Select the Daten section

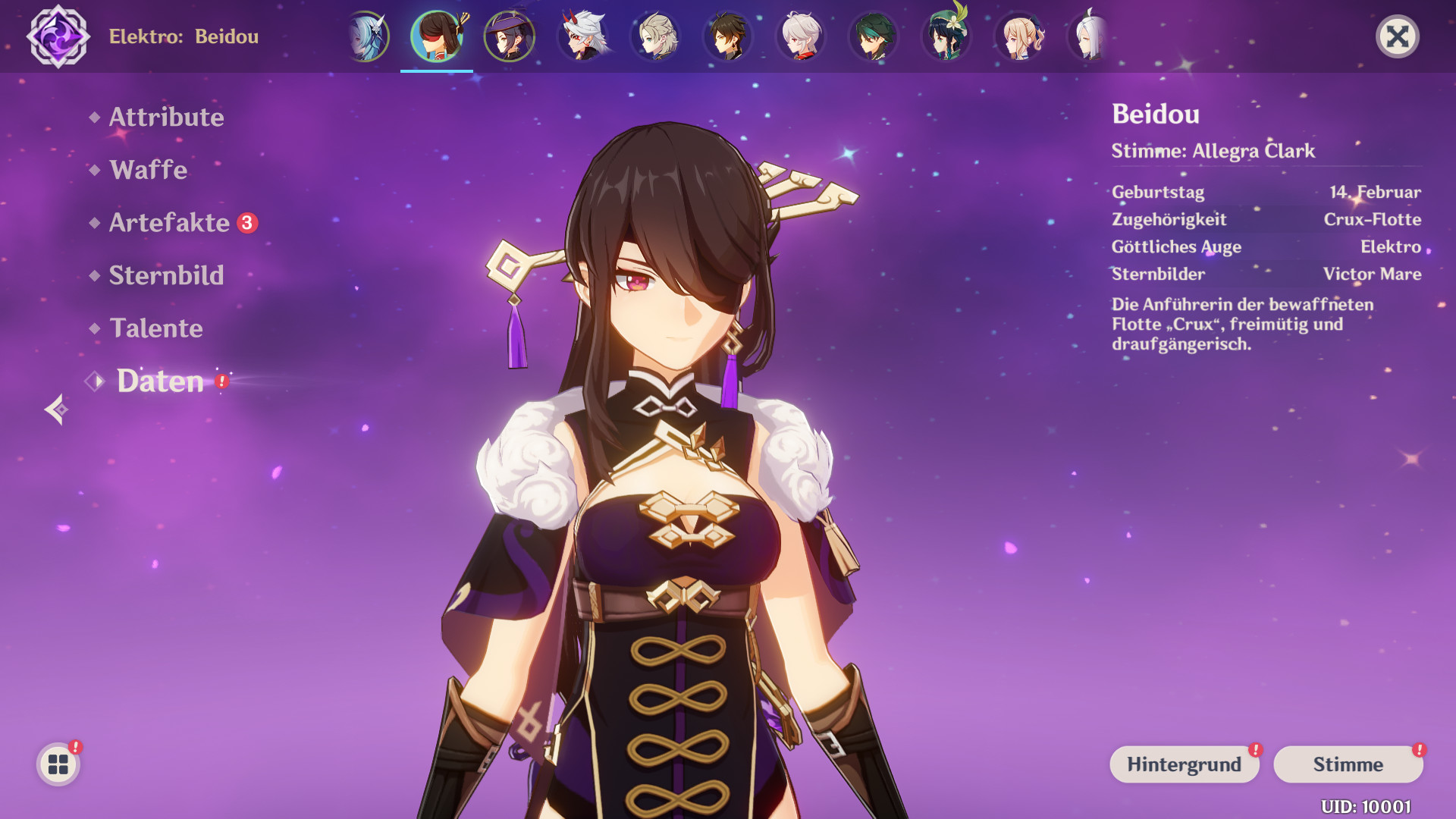[x=159, y=381]
